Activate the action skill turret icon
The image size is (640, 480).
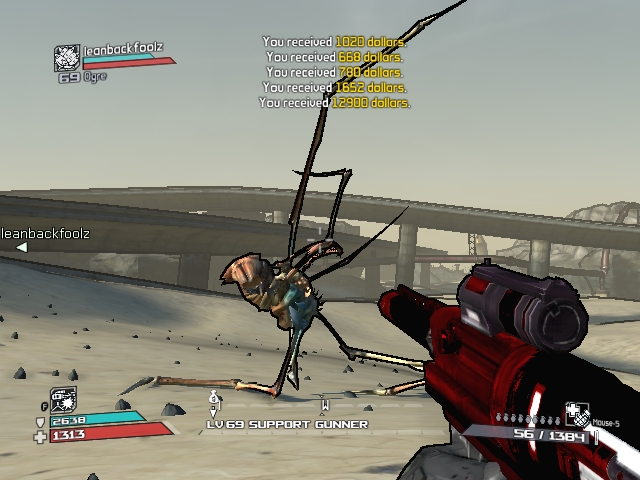pos(63,400)
